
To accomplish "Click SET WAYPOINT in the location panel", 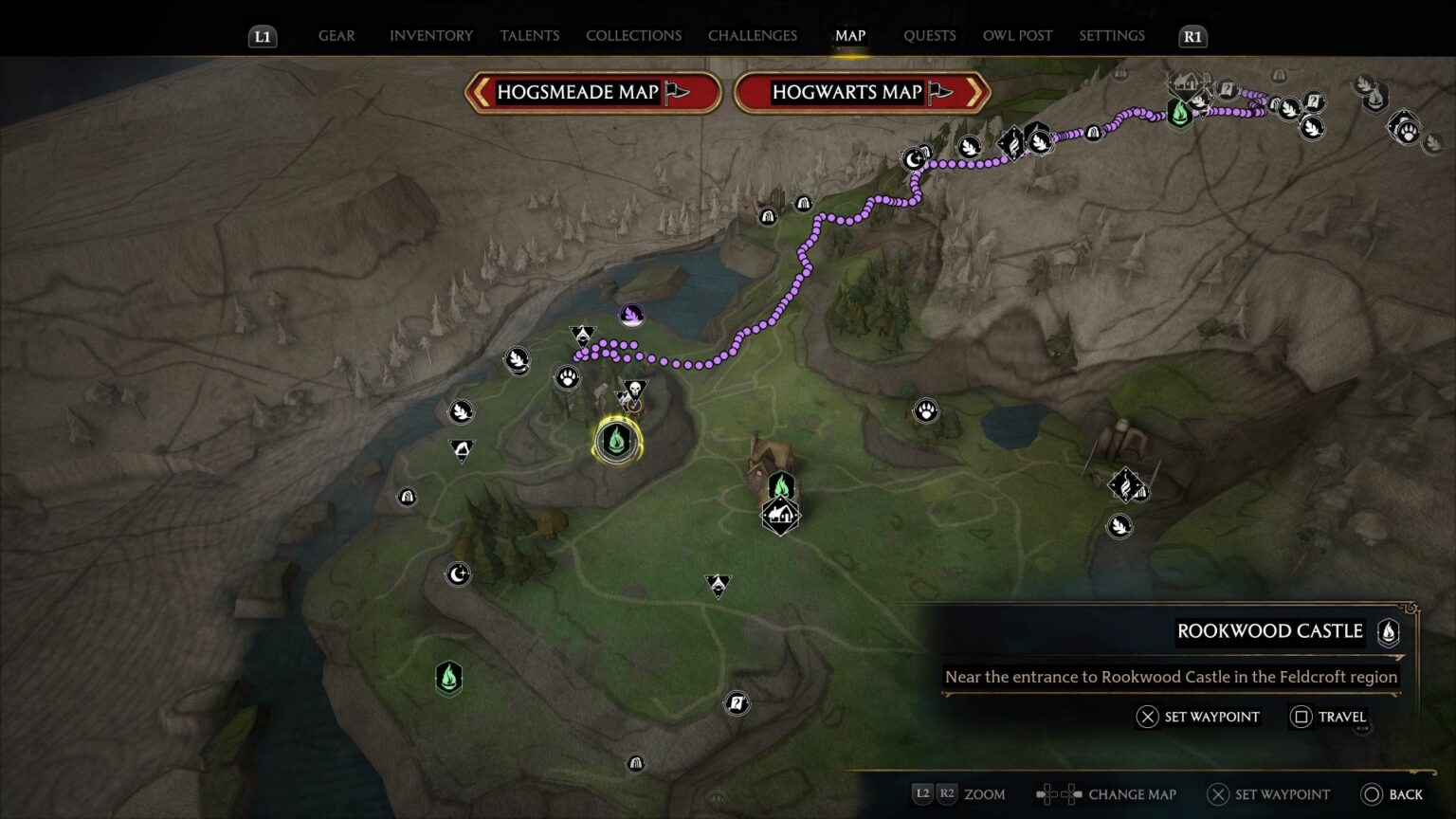I will (x=1198, y=717).
